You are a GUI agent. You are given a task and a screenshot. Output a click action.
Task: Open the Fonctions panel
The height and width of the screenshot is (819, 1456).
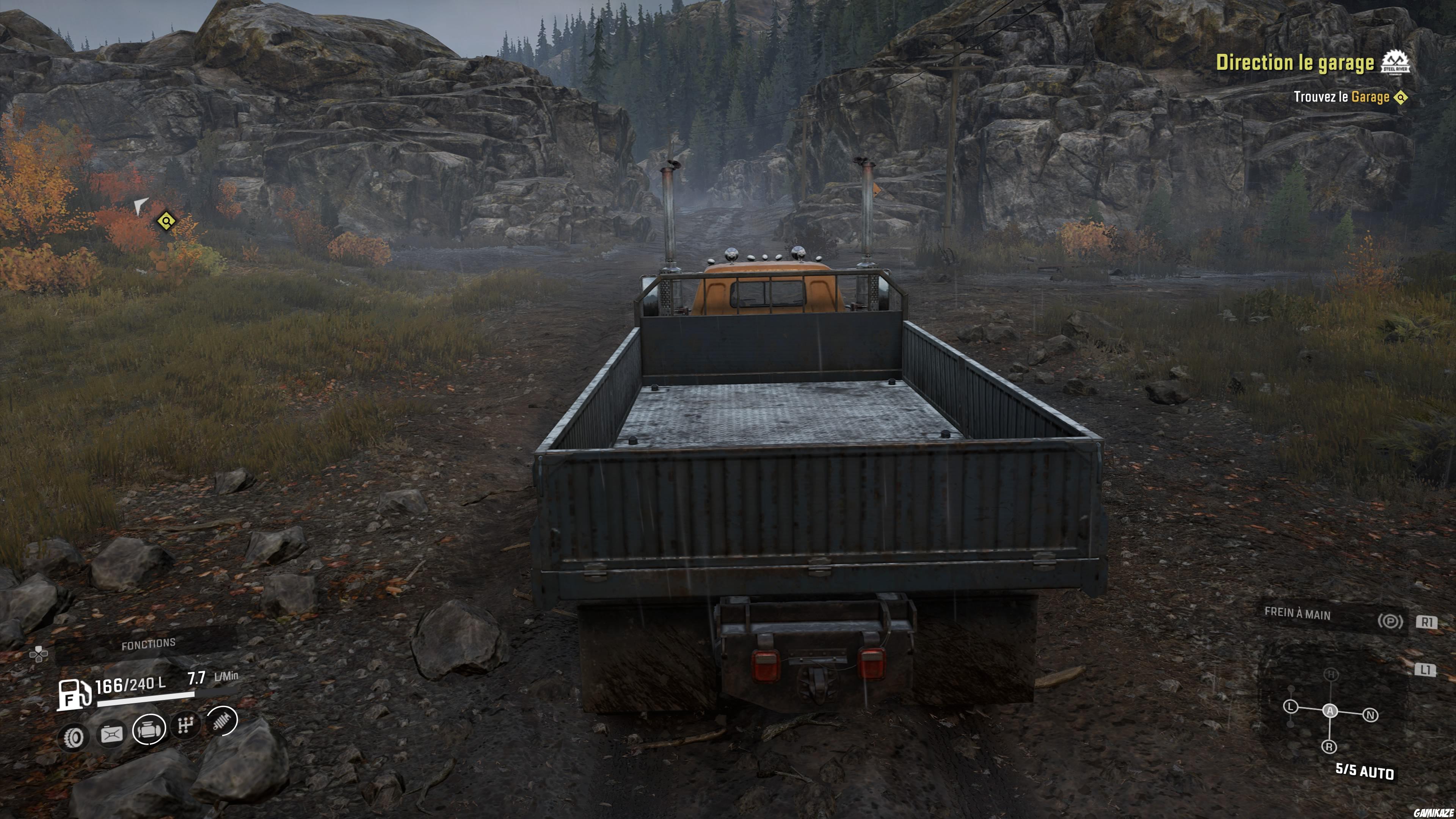click(x=148, y=644)
